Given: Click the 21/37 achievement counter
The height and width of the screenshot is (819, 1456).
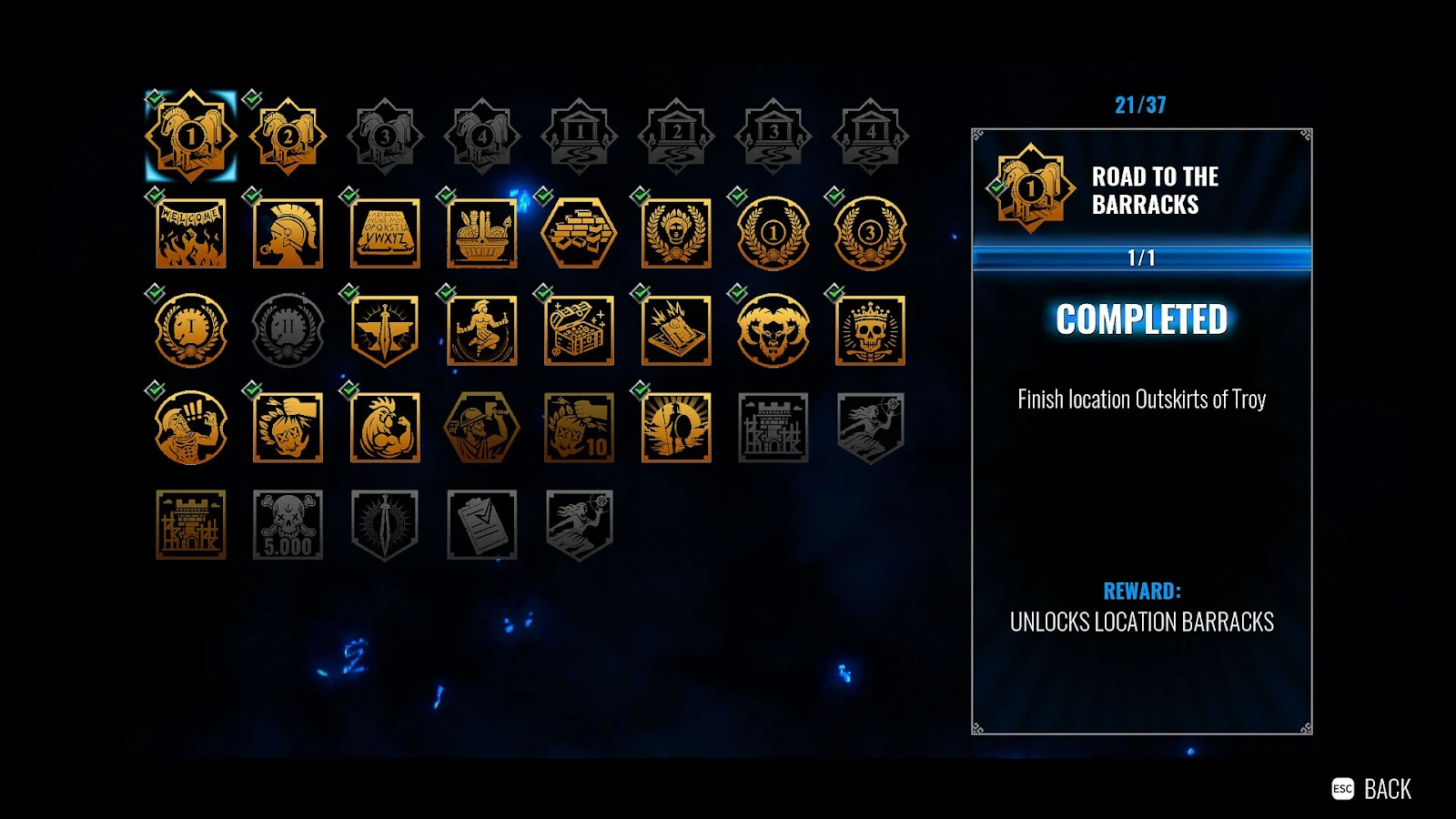Looking at the screenshot, I should click(1139, 104).
